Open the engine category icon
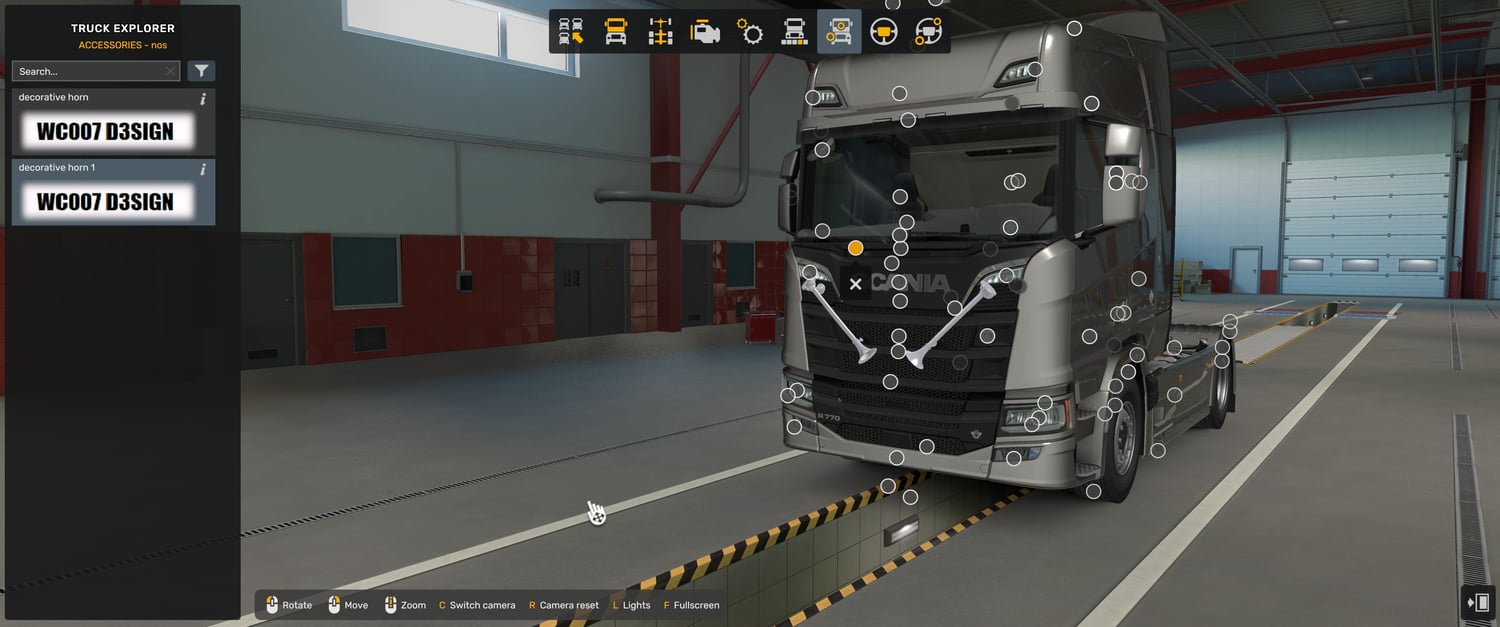Screen dimensions: 1500x627 (x=705, y=32)
